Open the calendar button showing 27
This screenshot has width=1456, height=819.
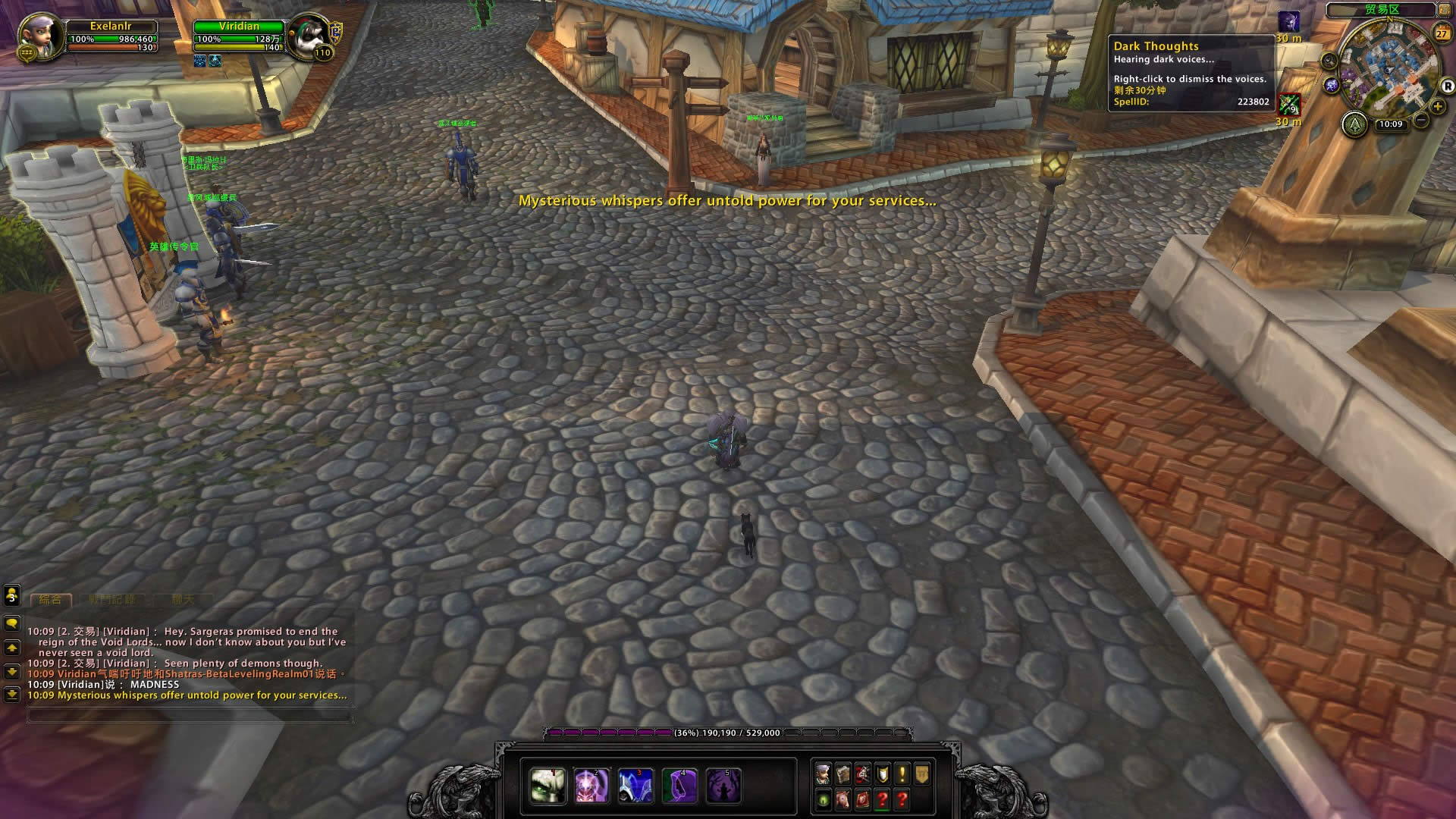1442,33
